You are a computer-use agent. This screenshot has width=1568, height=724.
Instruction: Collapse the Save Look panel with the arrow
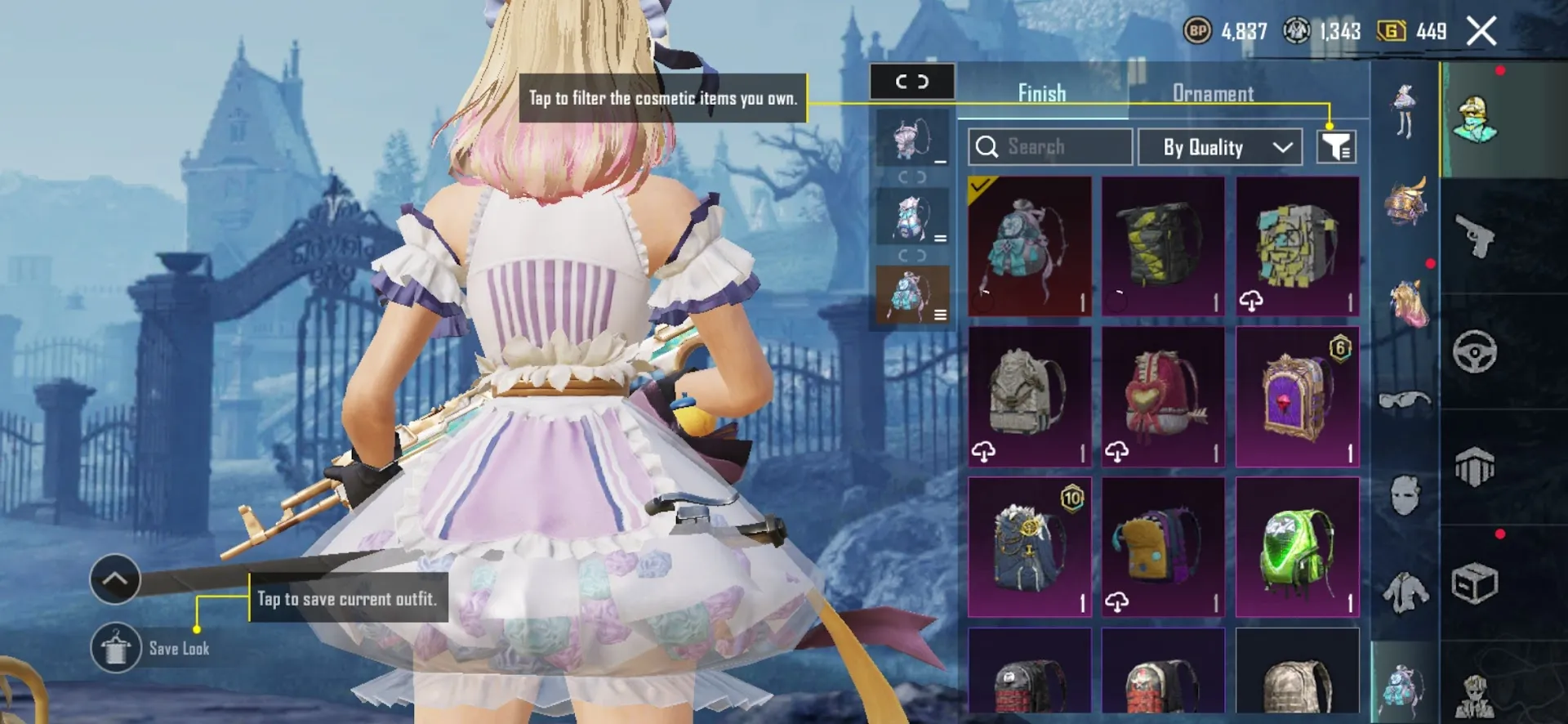pyautogui.click(x=114, y=579)
